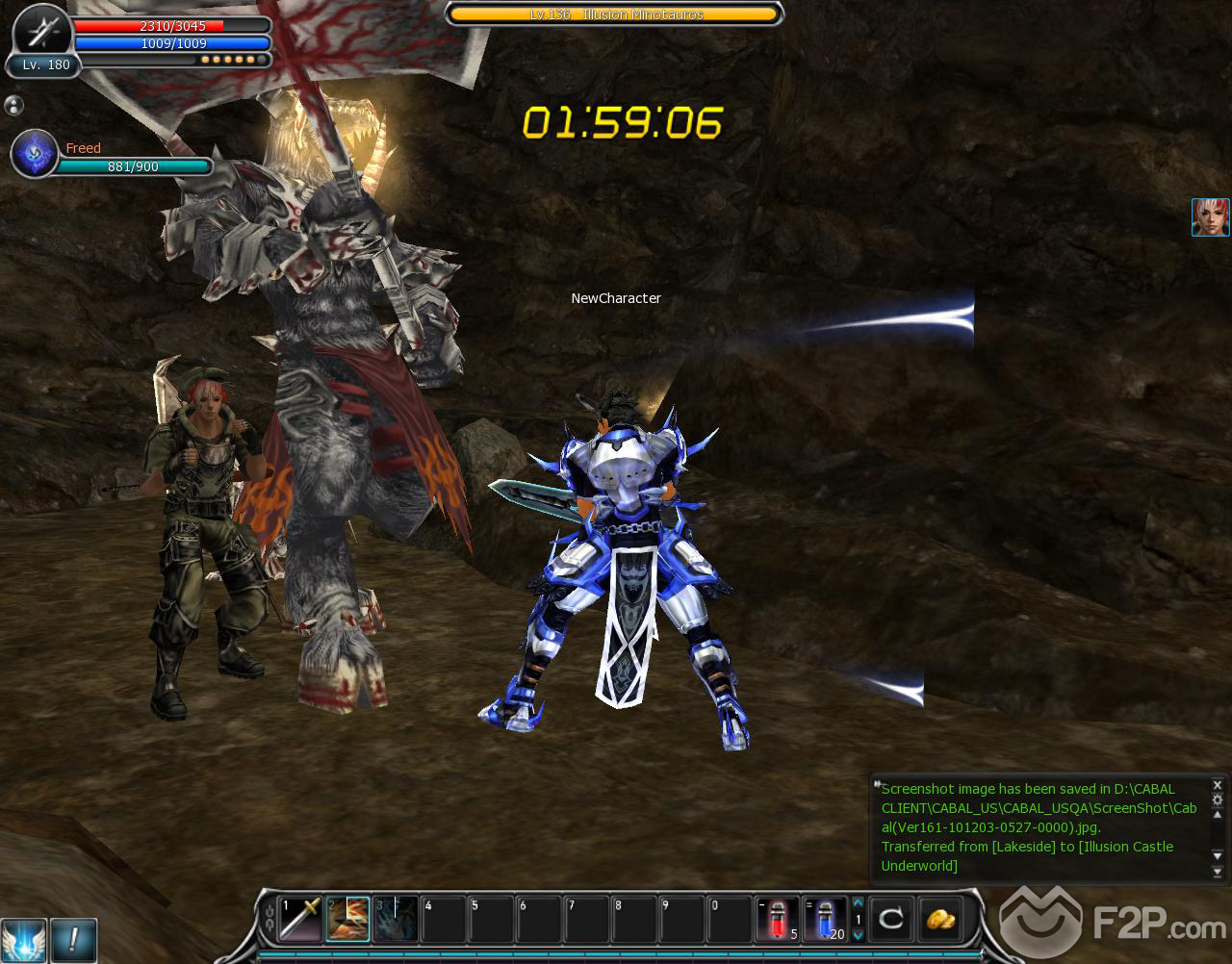The height and width of the screenshot is (964, 1232).
Task: Jump to the bottom of the chat log
Action: coord(1218,873)
